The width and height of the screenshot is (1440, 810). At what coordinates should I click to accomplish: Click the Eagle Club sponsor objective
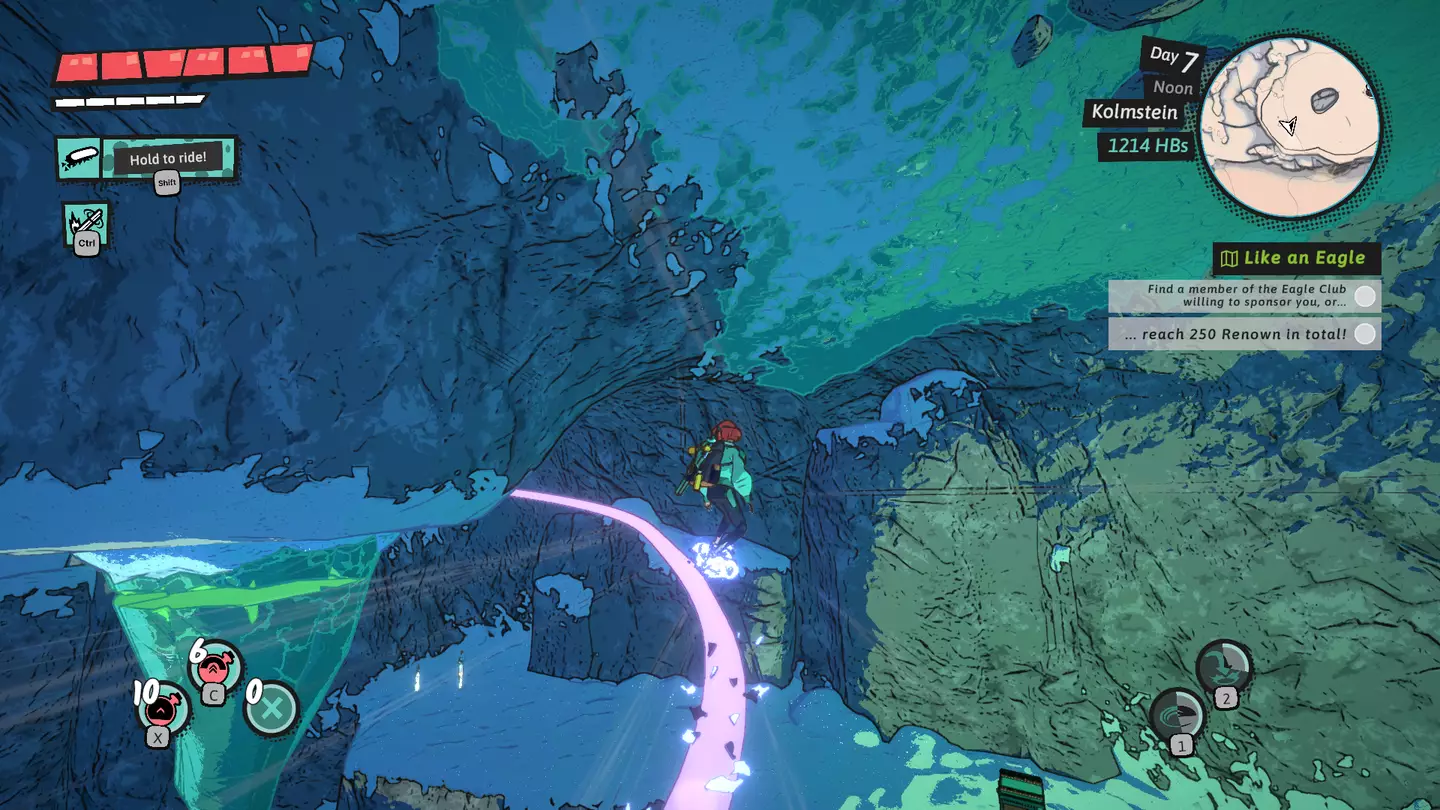pos(1244,295)
